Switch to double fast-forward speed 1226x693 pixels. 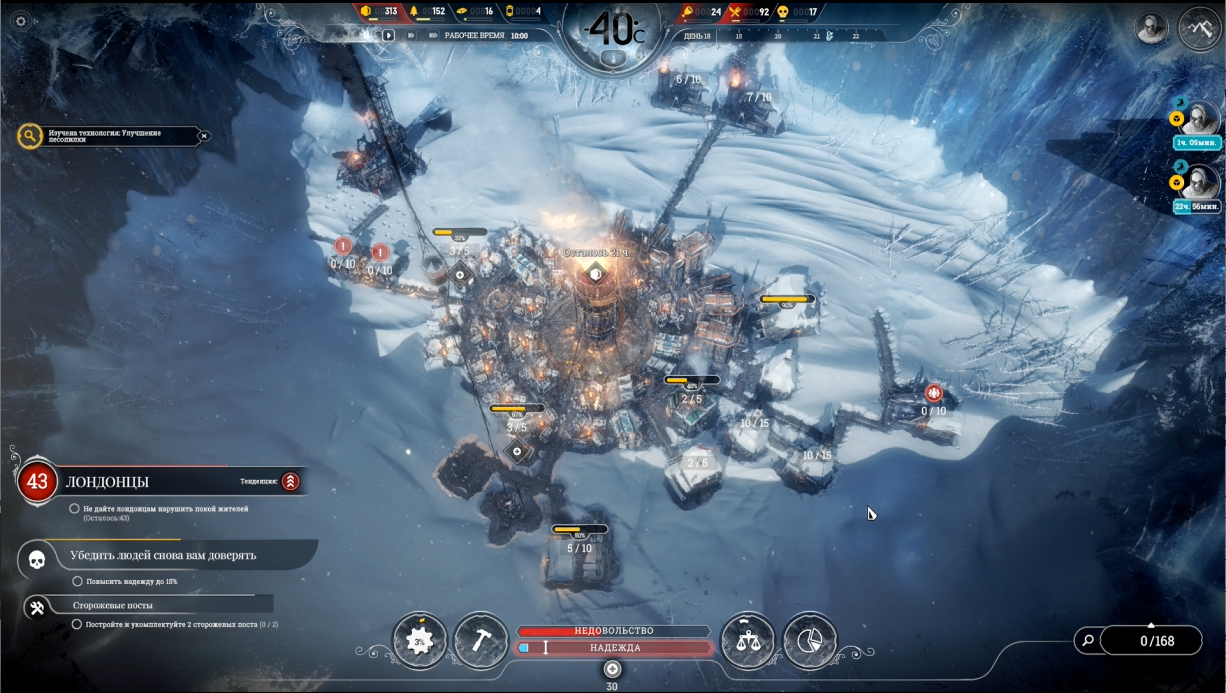click(410, 34)
